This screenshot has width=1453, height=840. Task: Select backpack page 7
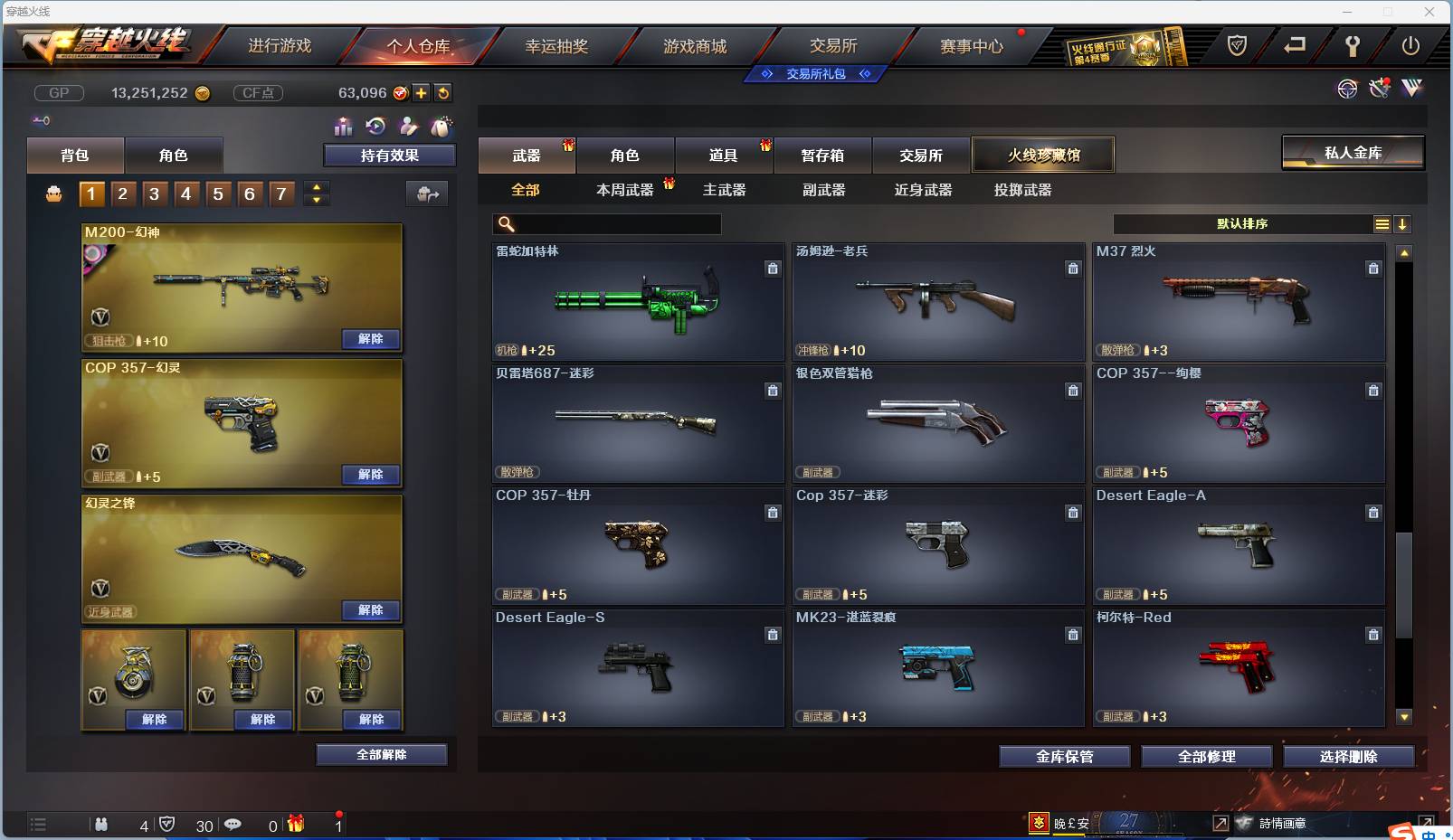[280, 193]
